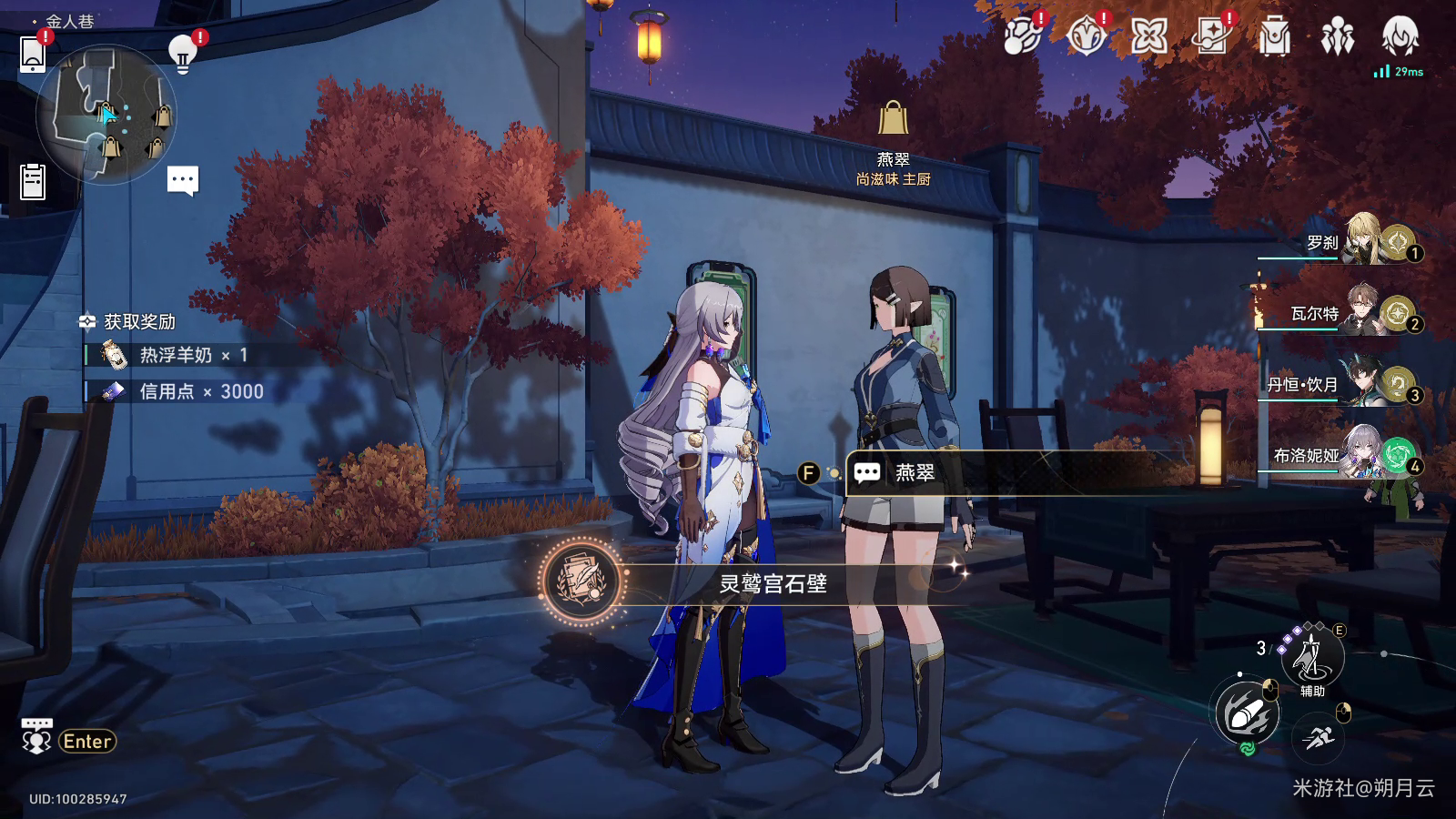Open the chat box beside Enter
The height and width of the screenshot is (819, 1456).
coord(36,738)
